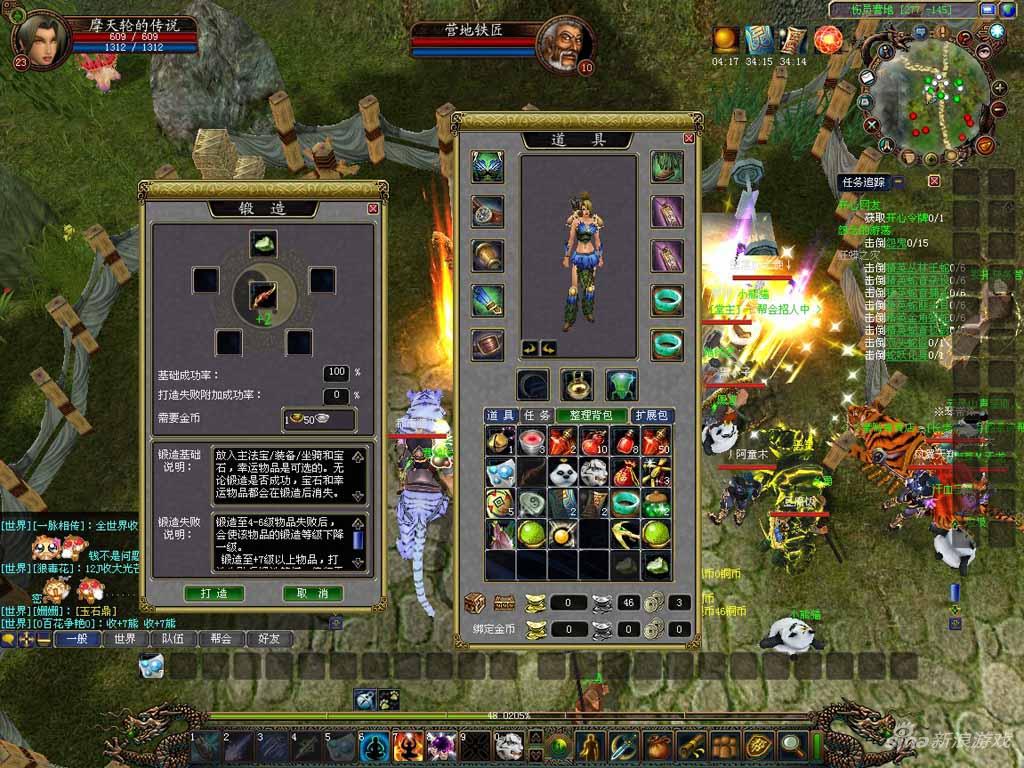Click the 营地铁匠 blacksmith target portrait
The image size is (1024, 768).
[x=561, y=44]
